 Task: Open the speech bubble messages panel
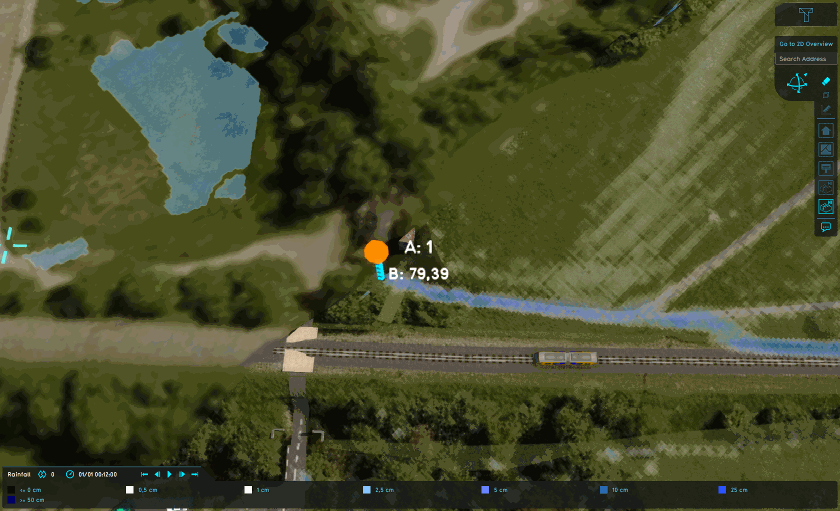(x=826, y=227)
